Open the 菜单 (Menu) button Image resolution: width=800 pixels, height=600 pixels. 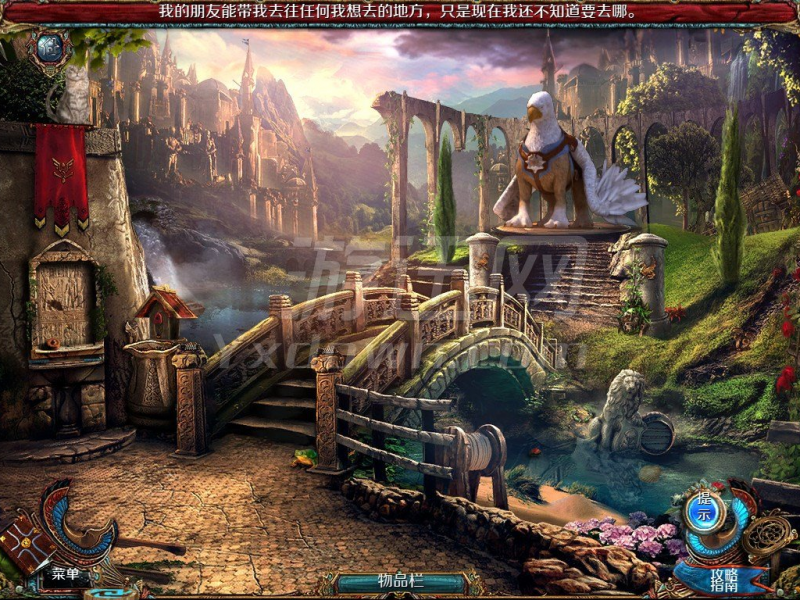click(x=66, y=574)
